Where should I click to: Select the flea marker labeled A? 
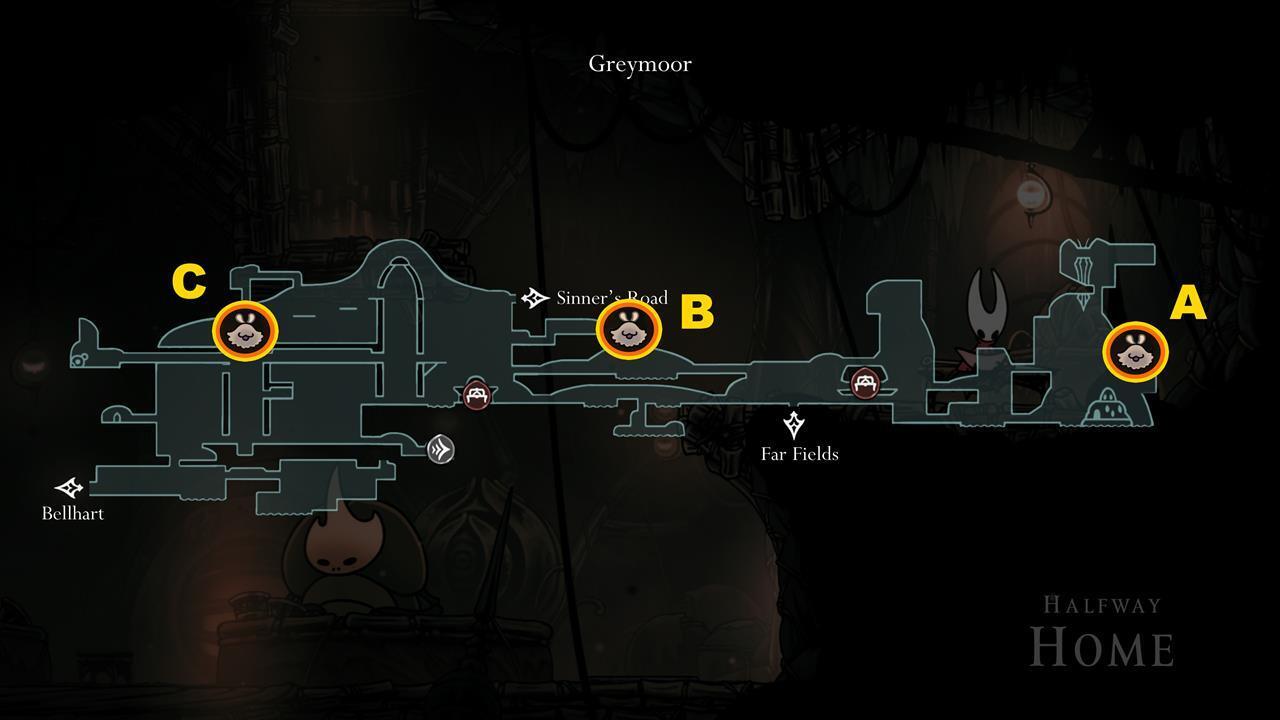tap(1135, 352)
